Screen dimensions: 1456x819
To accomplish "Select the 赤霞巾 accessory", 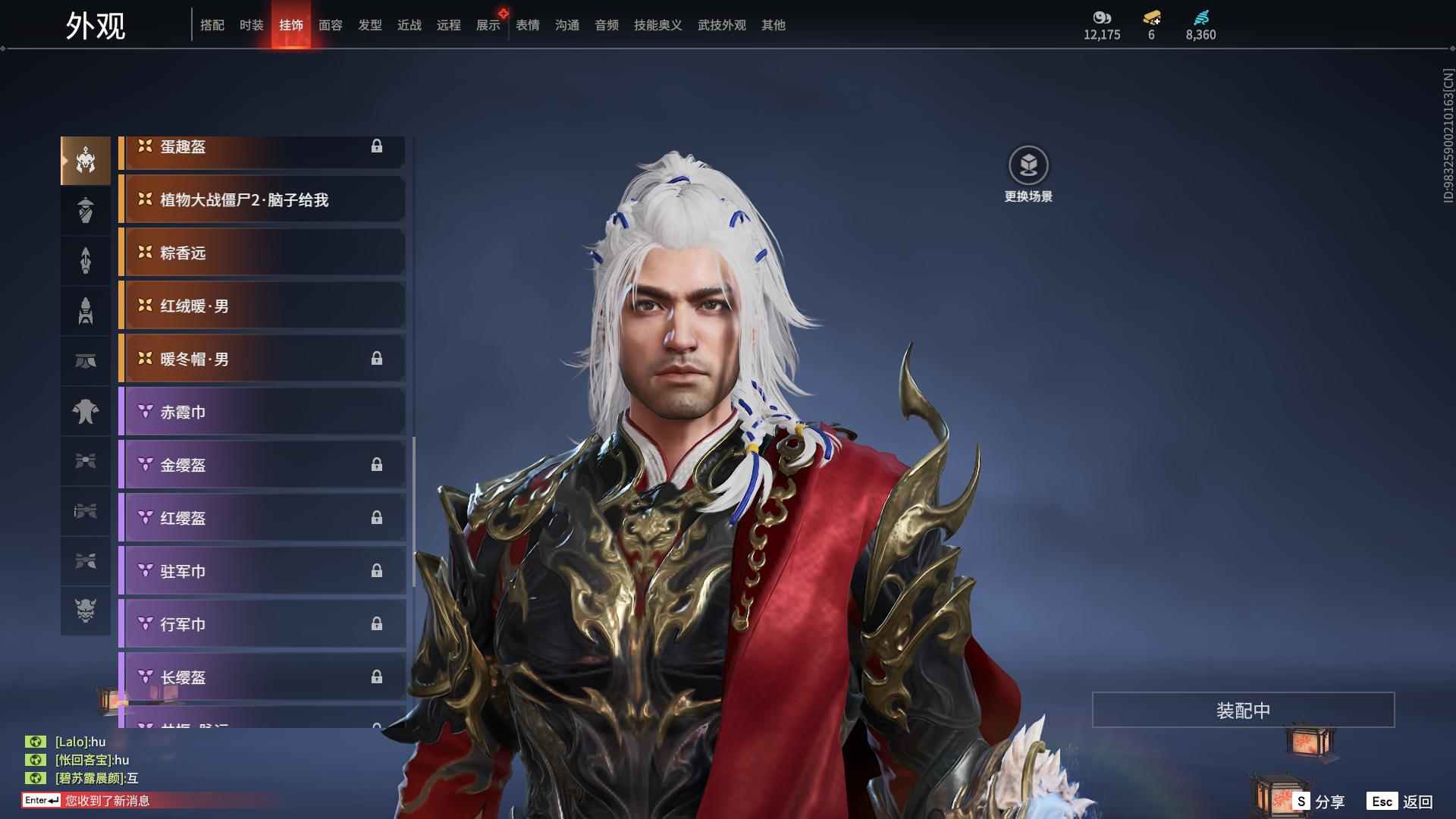I will (x=262, y=413).
